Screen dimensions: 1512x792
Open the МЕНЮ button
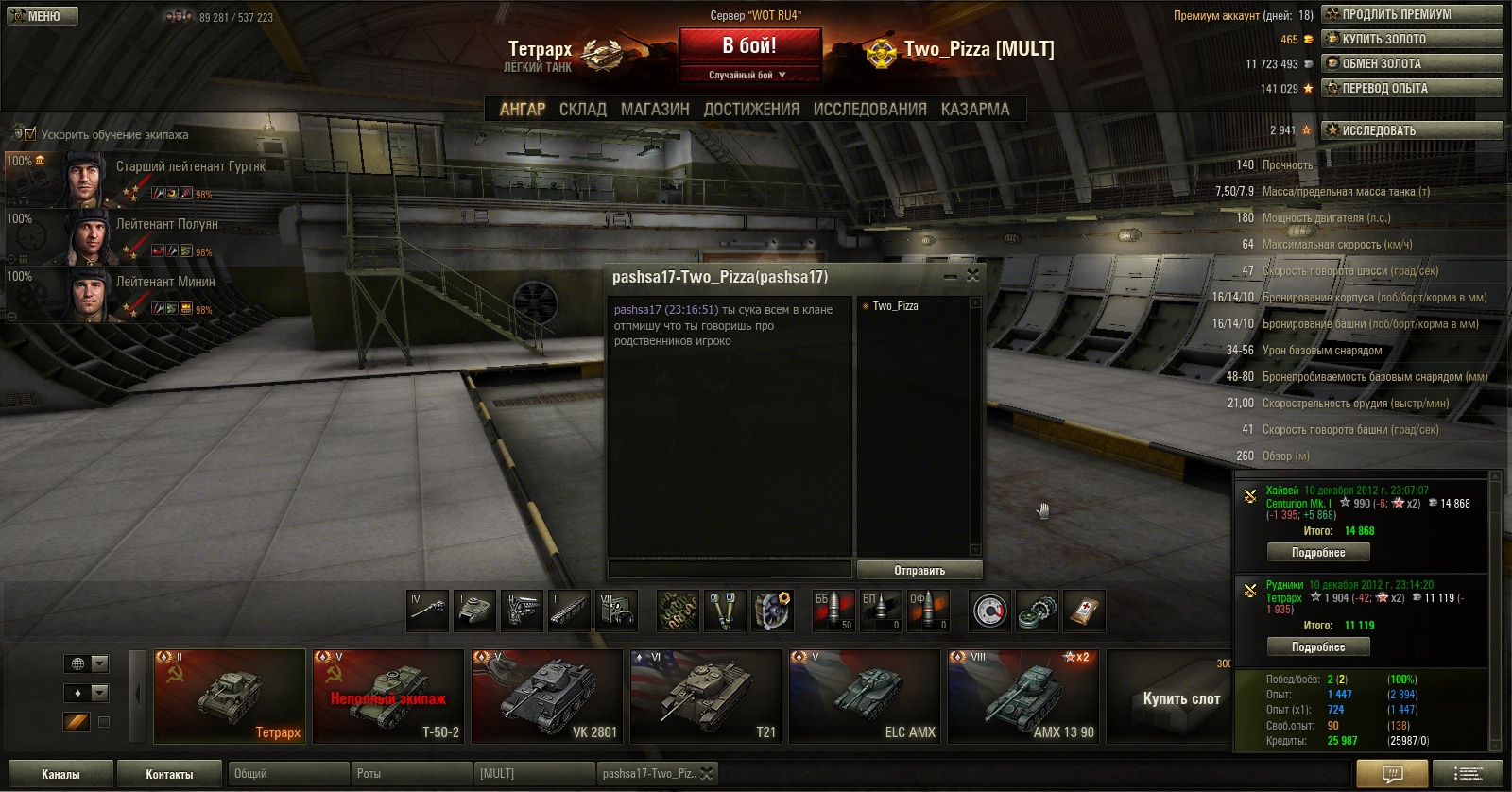click(43, 16)
